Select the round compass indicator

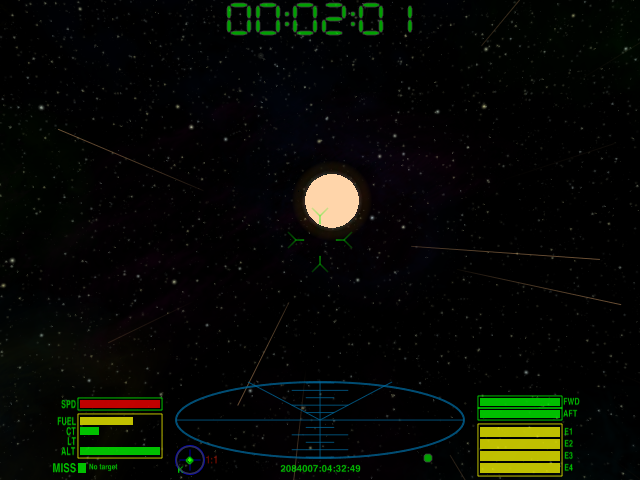tap(190, 460)
